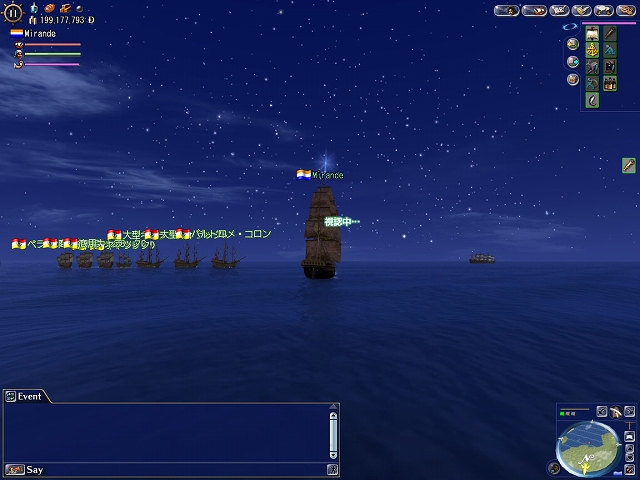This screenshot has height=480, width=640.
Task: Open the handshake menu button
Action: click(581, 11)
